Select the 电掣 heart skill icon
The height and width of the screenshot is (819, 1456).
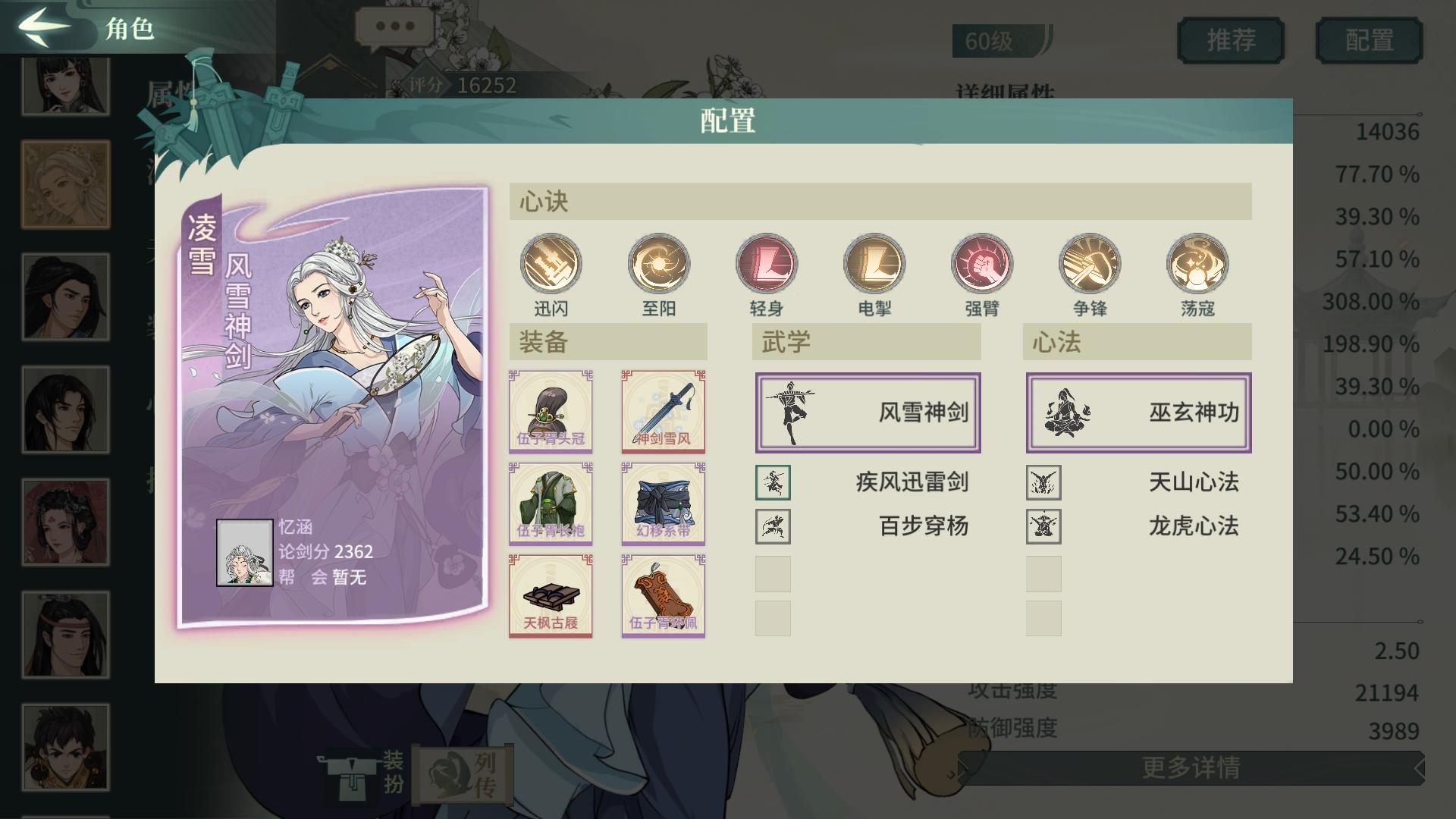pos(874,265)
